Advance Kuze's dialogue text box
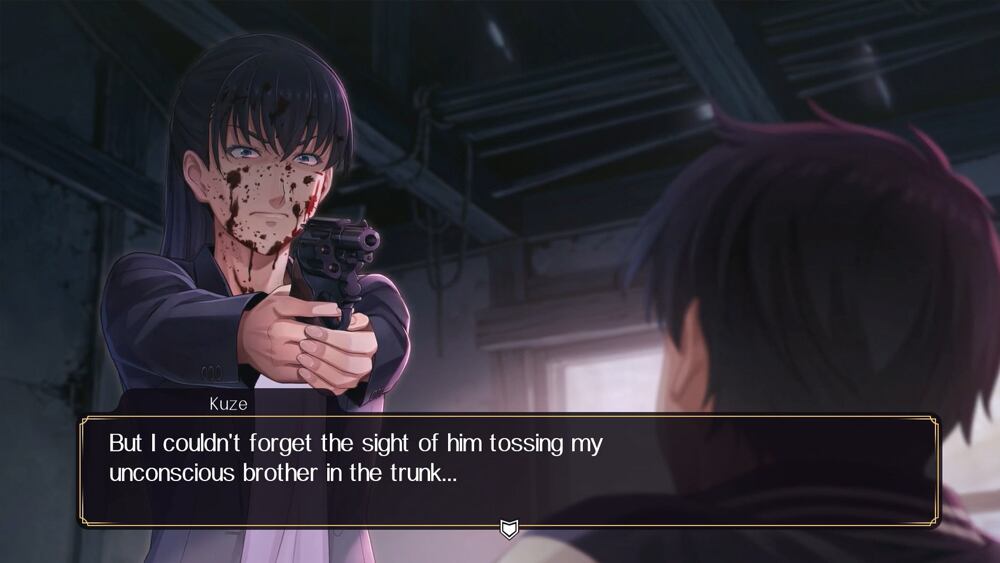 pyautogui.click(x=508, y=470)
